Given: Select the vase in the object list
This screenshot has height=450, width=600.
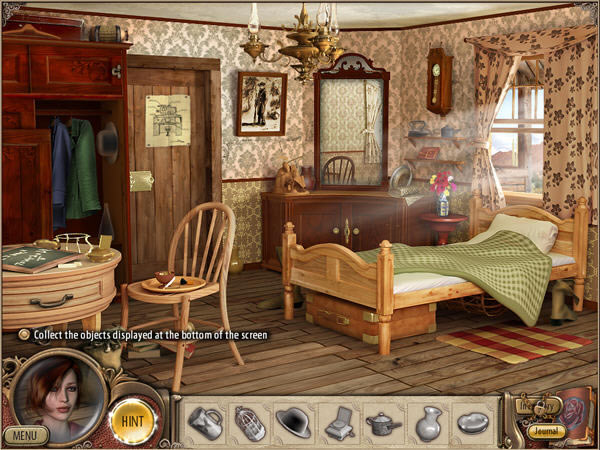Looking at the screenshot, I should [428, 422].
